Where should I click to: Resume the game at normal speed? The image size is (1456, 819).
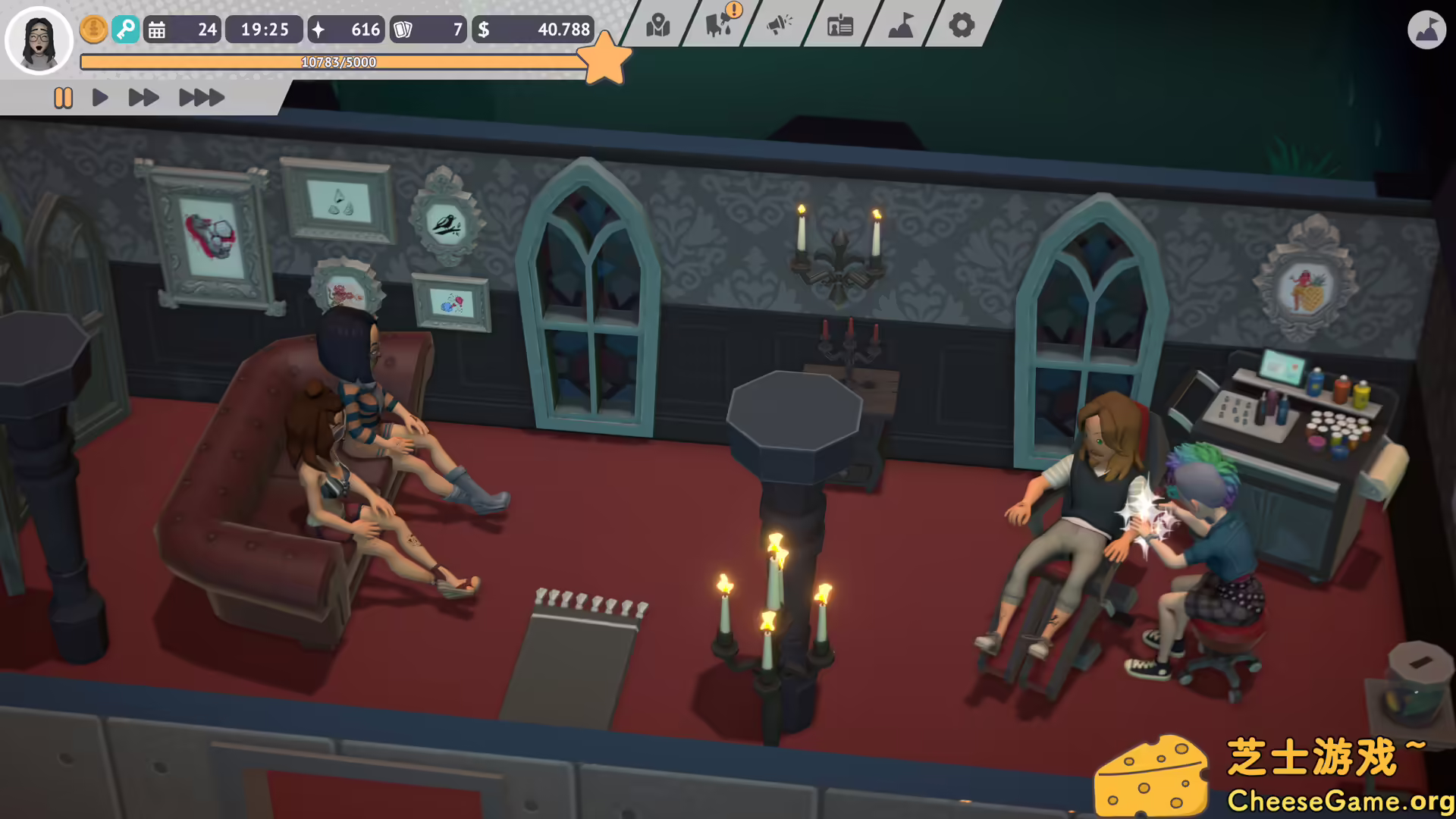tap(100, 97)
